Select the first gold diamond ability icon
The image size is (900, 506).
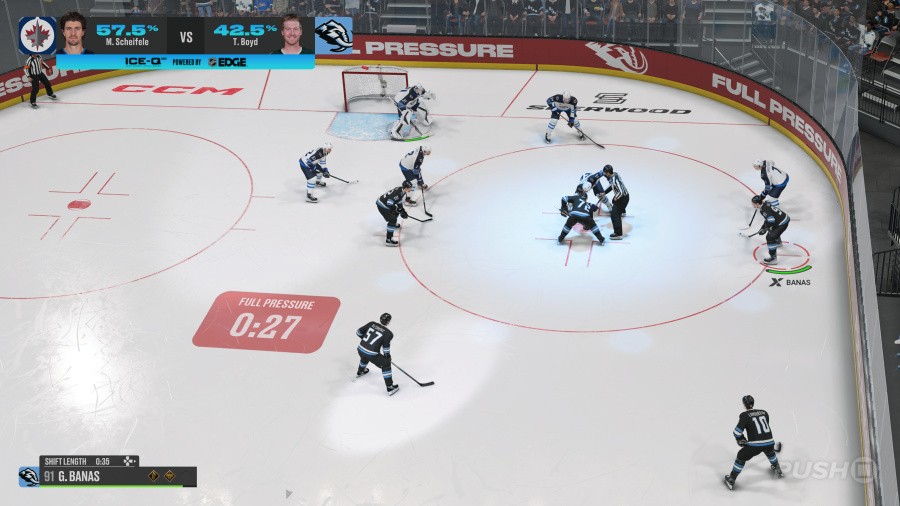click(x=154, y=476)
